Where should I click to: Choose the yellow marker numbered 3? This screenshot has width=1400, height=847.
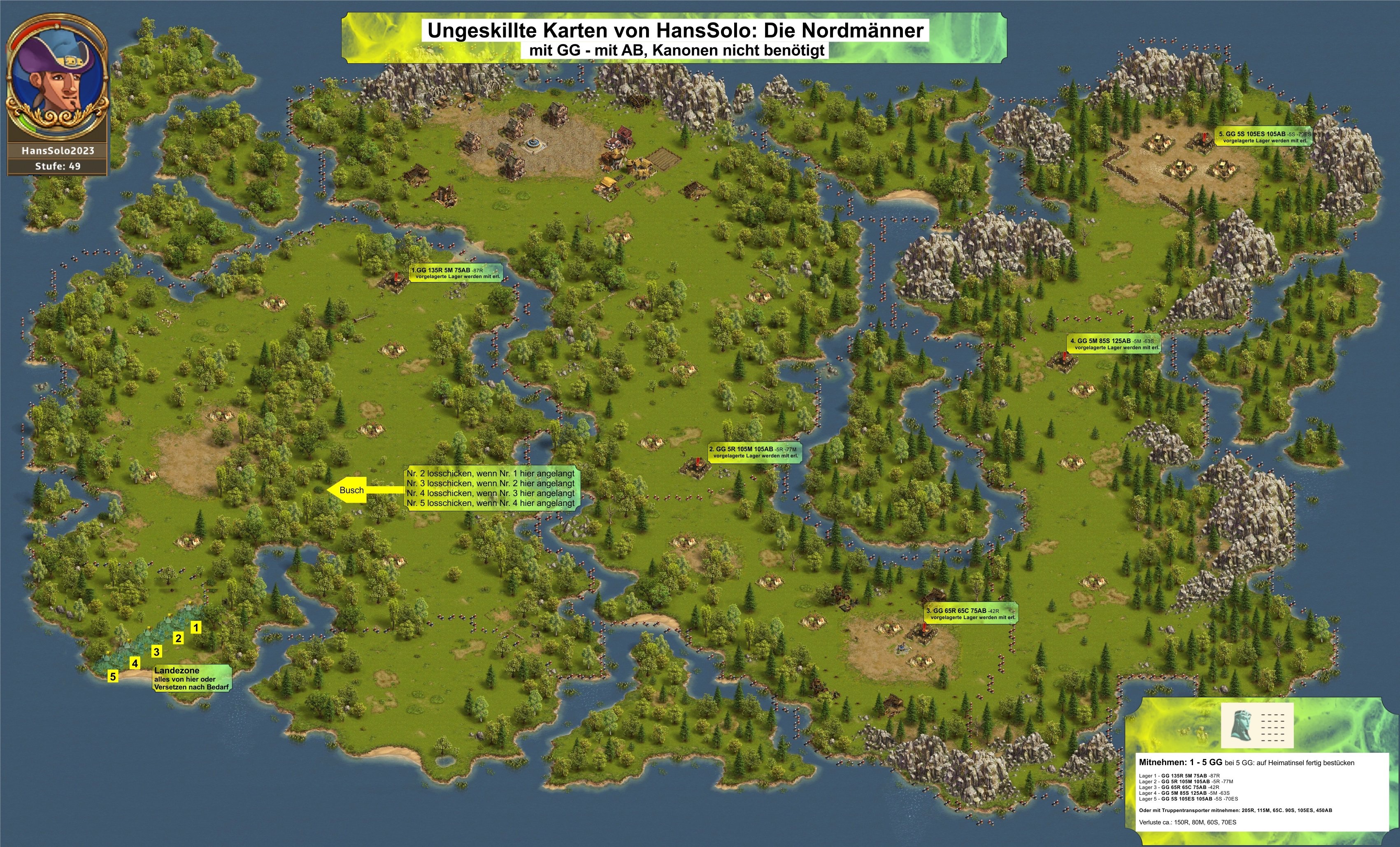(x=157, y=652)
